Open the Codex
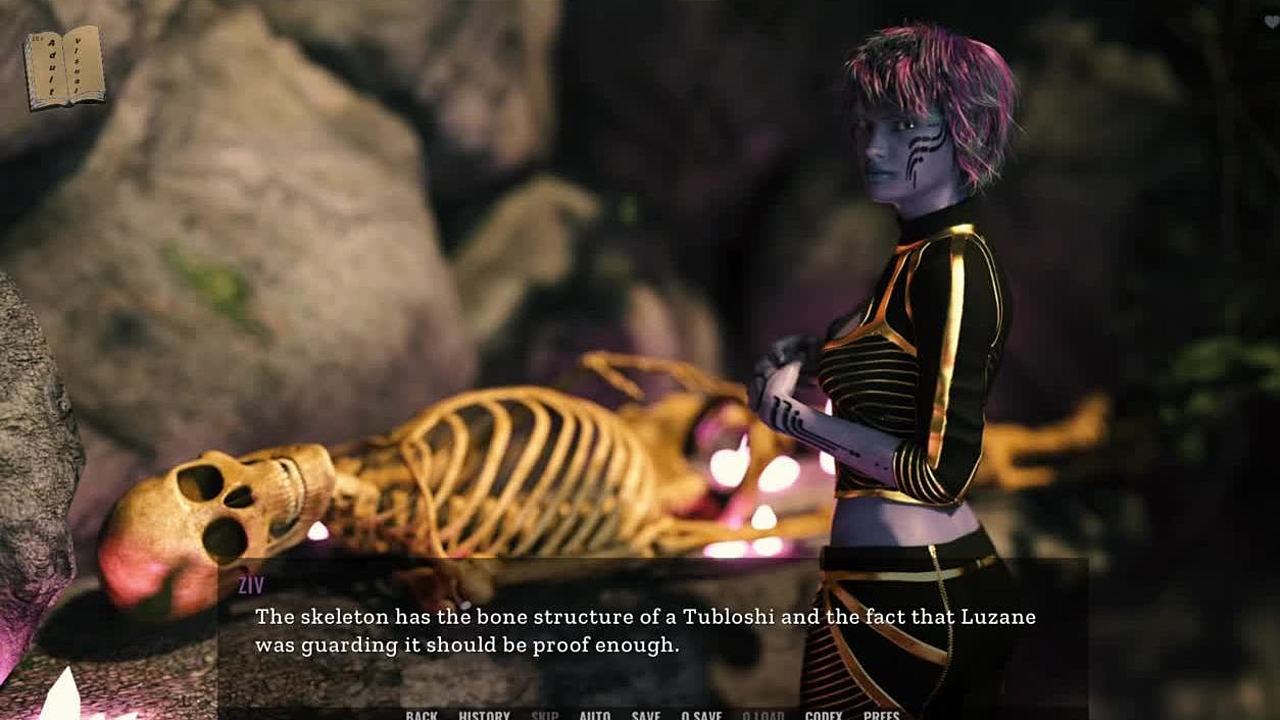Image resolution: width=1280 pixels, height=720 pixels. pyautogui.click(x=823, y=715)
